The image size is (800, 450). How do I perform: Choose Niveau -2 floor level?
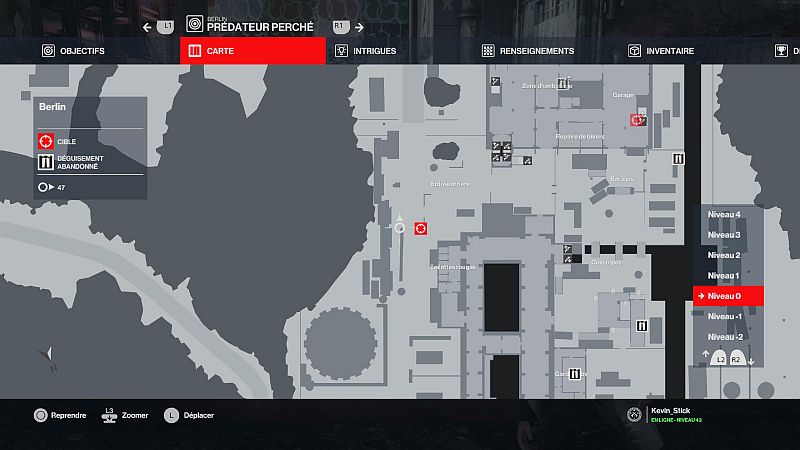tap(724, 337)
